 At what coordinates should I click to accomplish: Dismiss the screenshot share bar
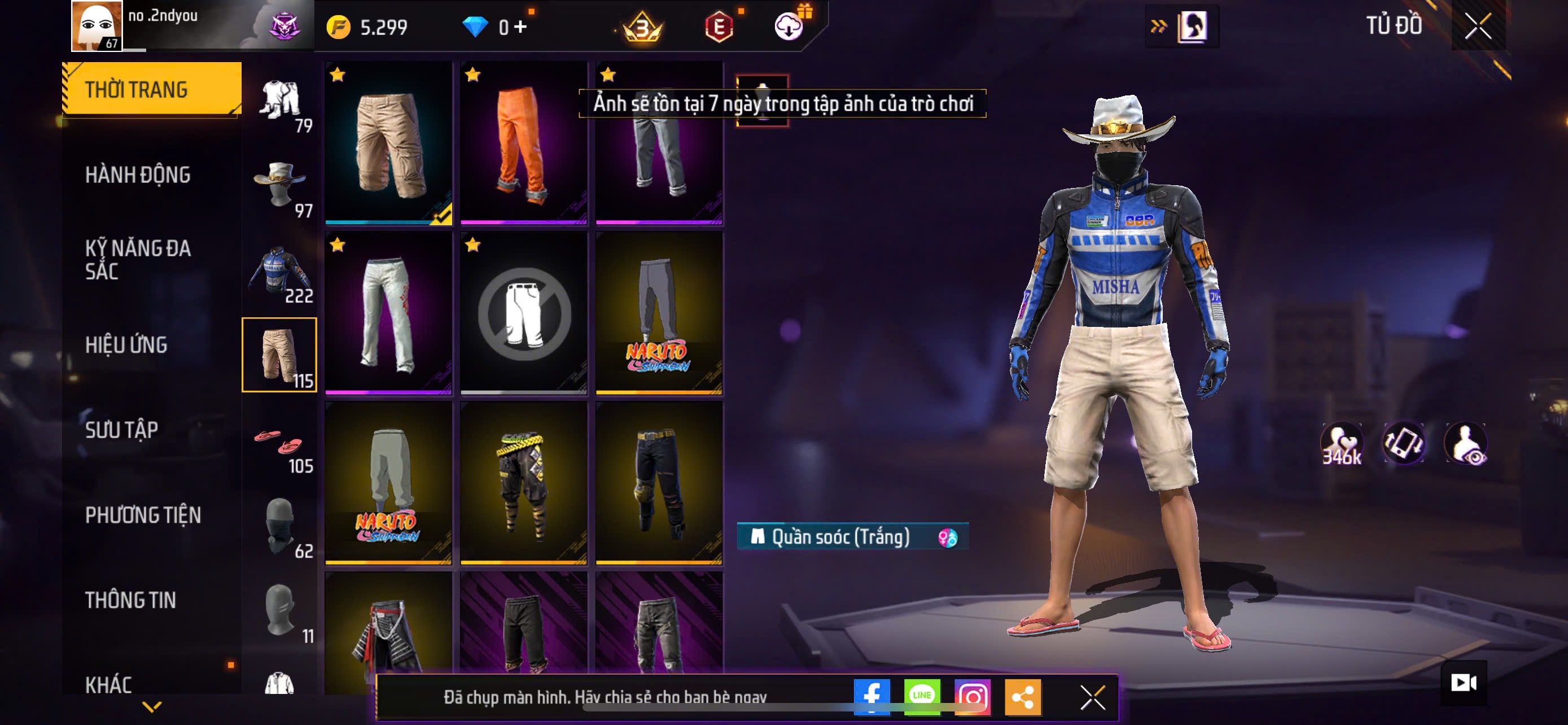click(1093, 697)
